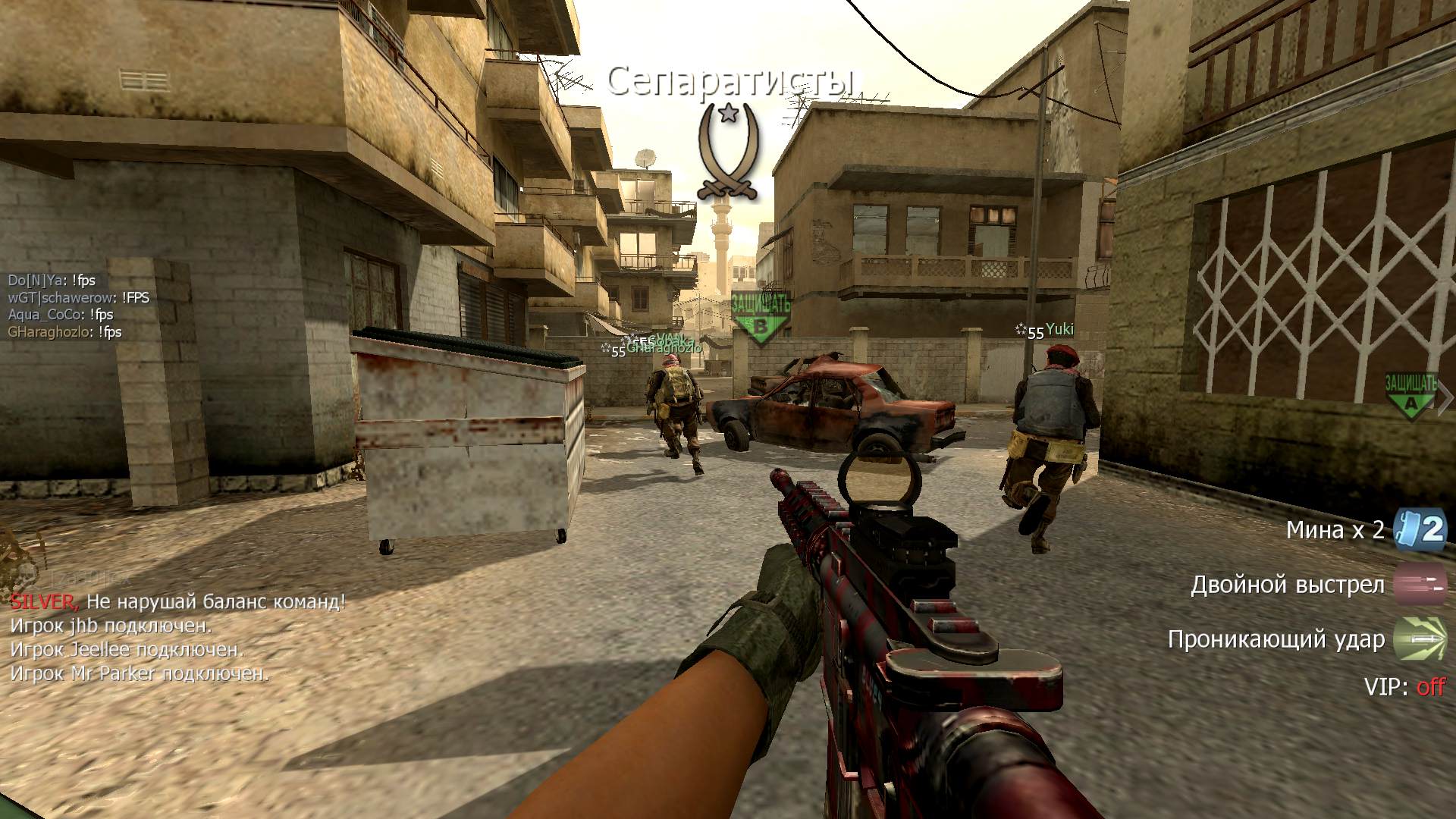Activate the Двойной выстрел perk icon
This screenshot has width=1456, height=819.
pos(1420,585)
